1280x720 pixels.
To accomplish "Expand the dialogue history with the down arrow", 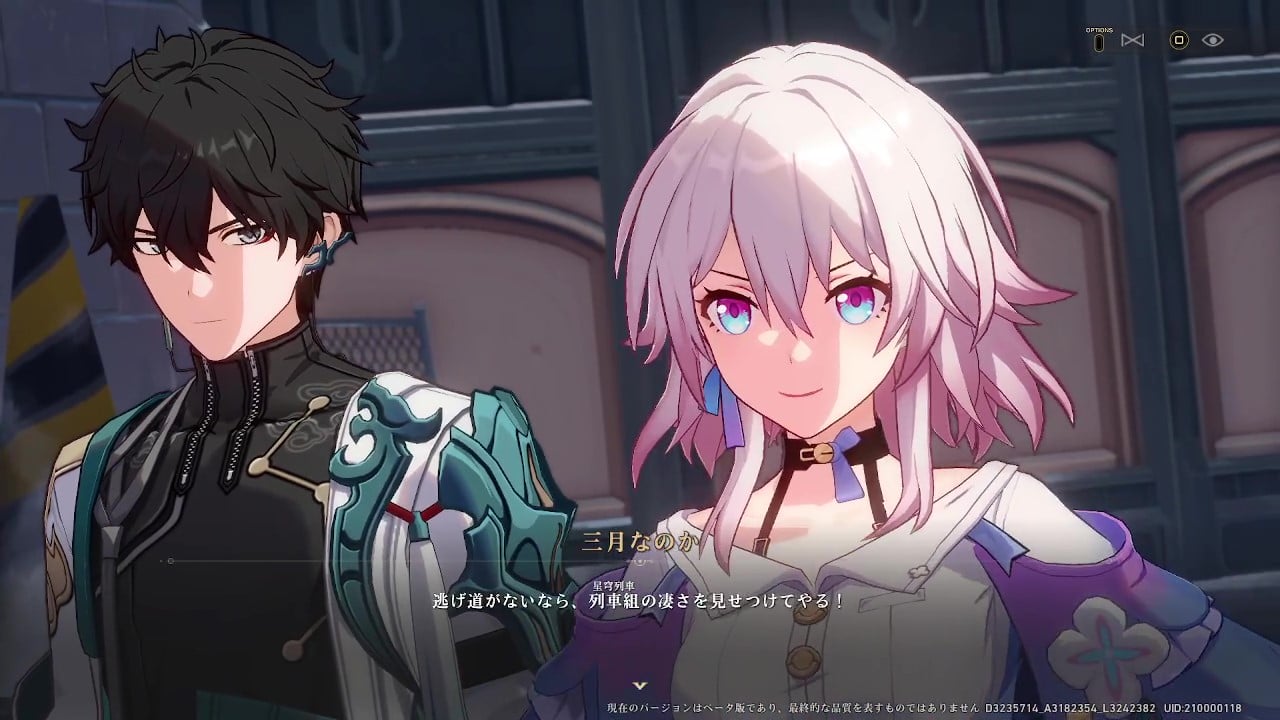I will point(640,683).
